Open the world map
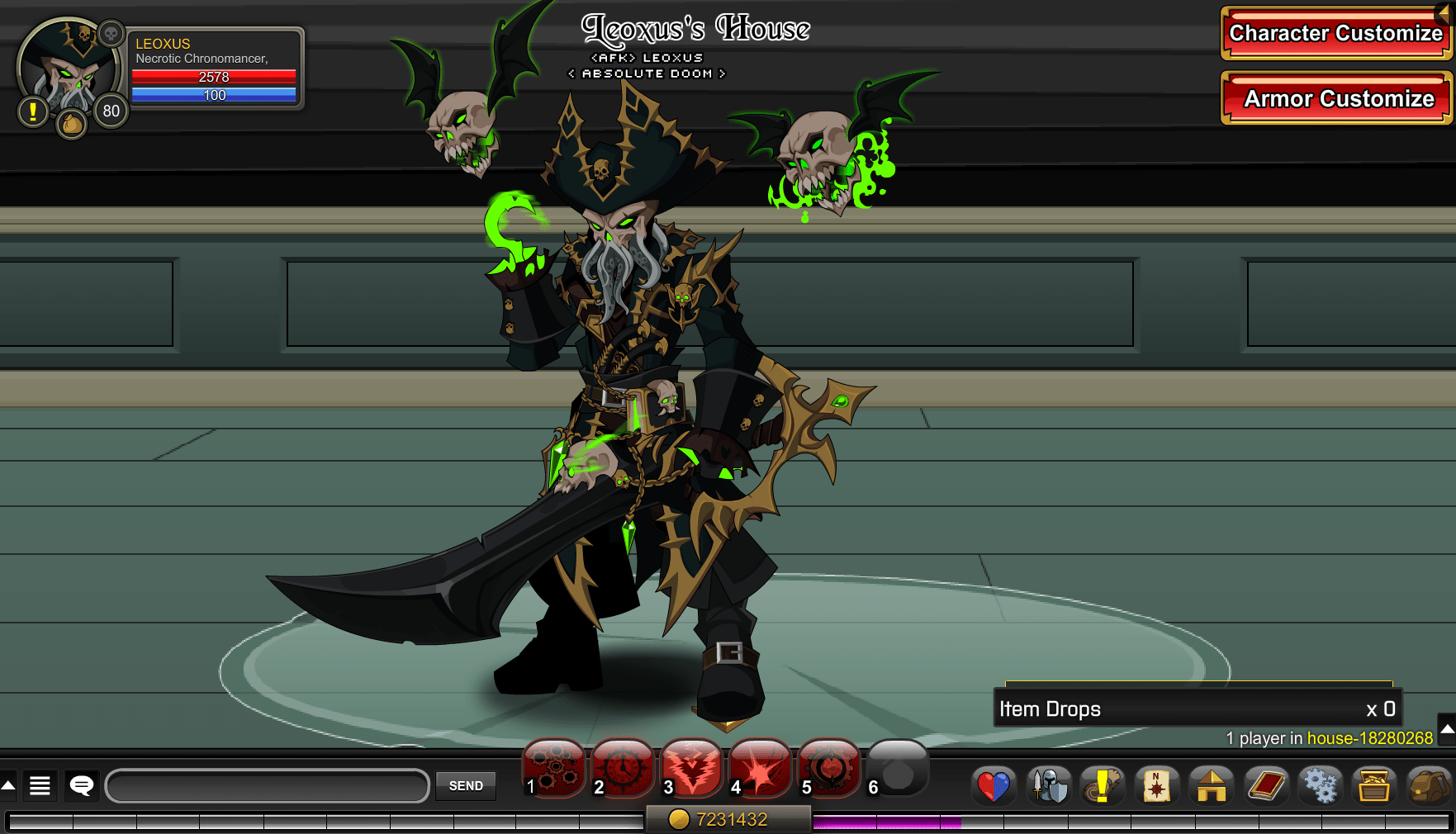The image size is (1456, 834). (1157, 786)
